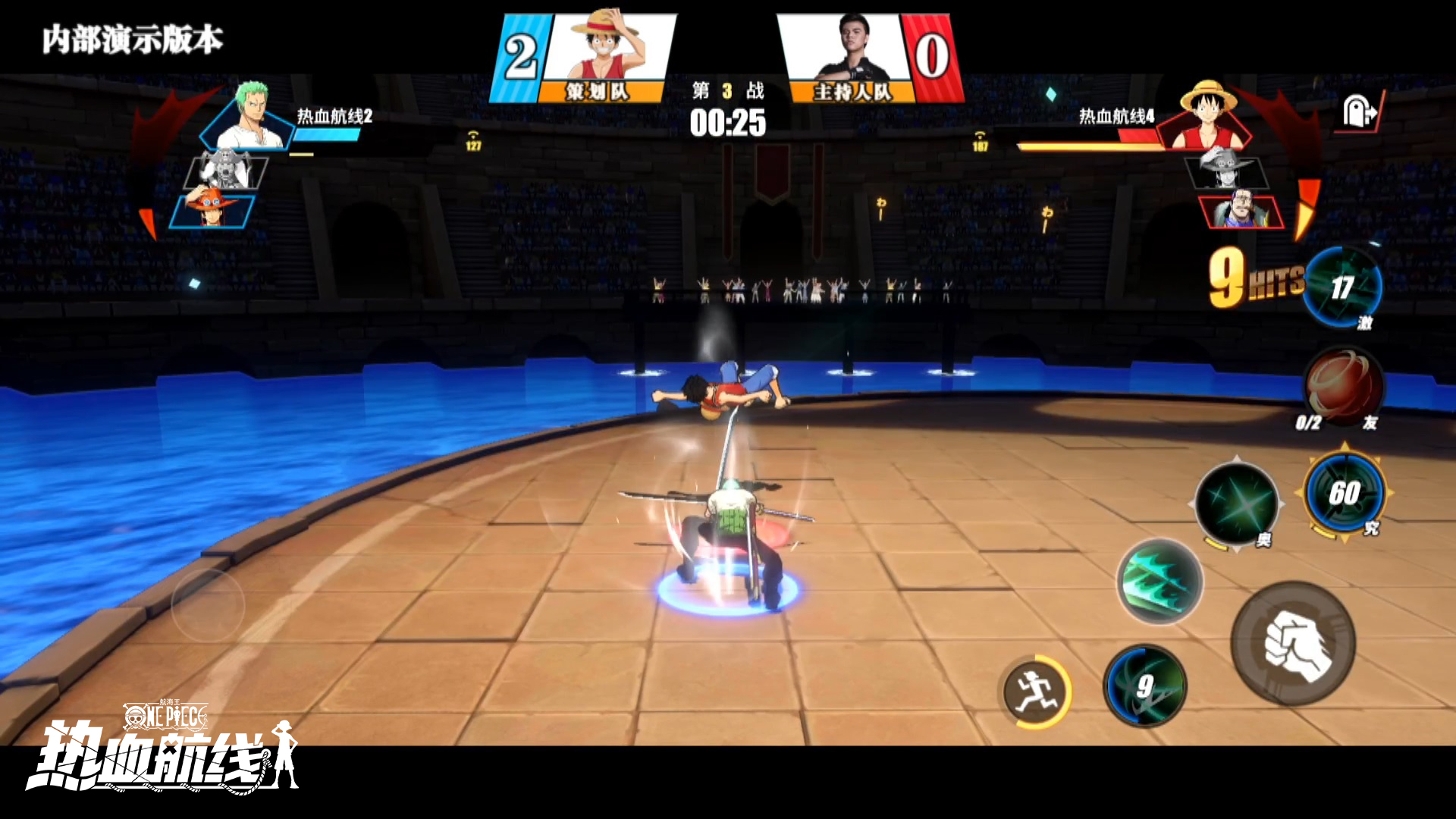
Task: Use the green slash skill on cooldown 9
Action: 1144,686
